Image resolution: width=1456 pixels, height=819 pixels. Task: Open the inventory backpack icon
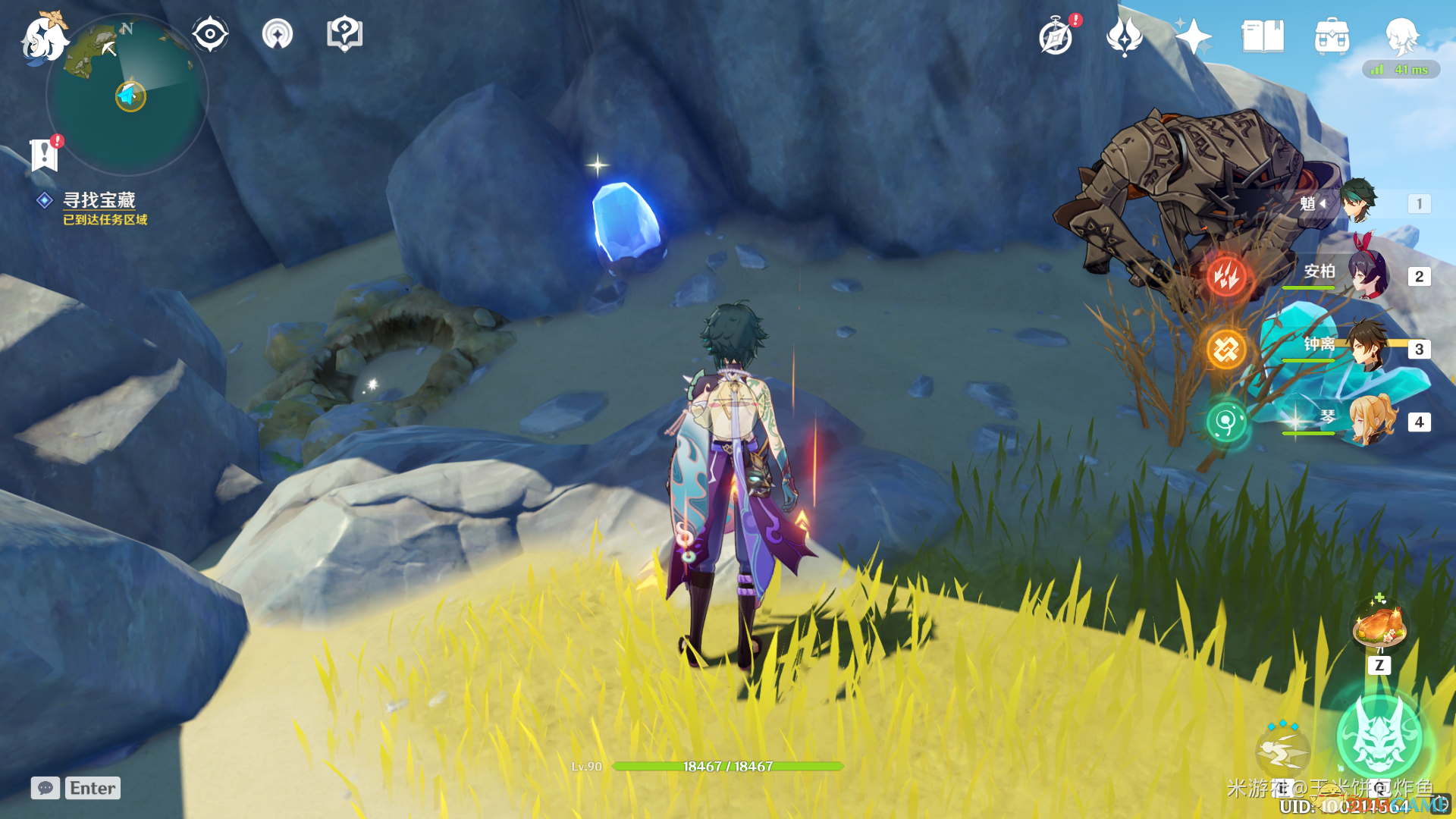tap(1332, 36)
